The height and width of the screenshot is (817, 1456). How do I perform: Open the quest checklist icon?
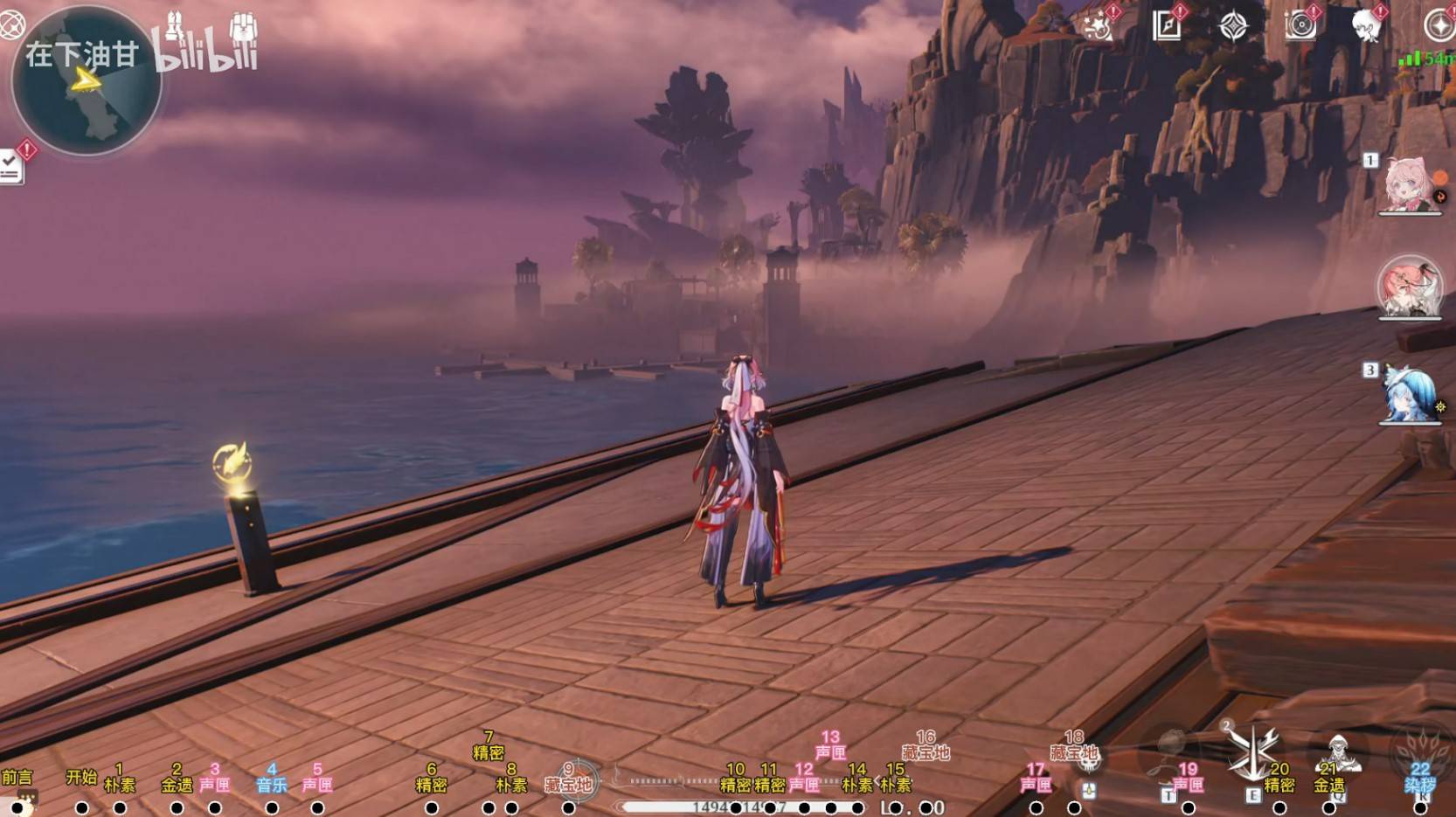pyautogui.click(x=10, y=166)
